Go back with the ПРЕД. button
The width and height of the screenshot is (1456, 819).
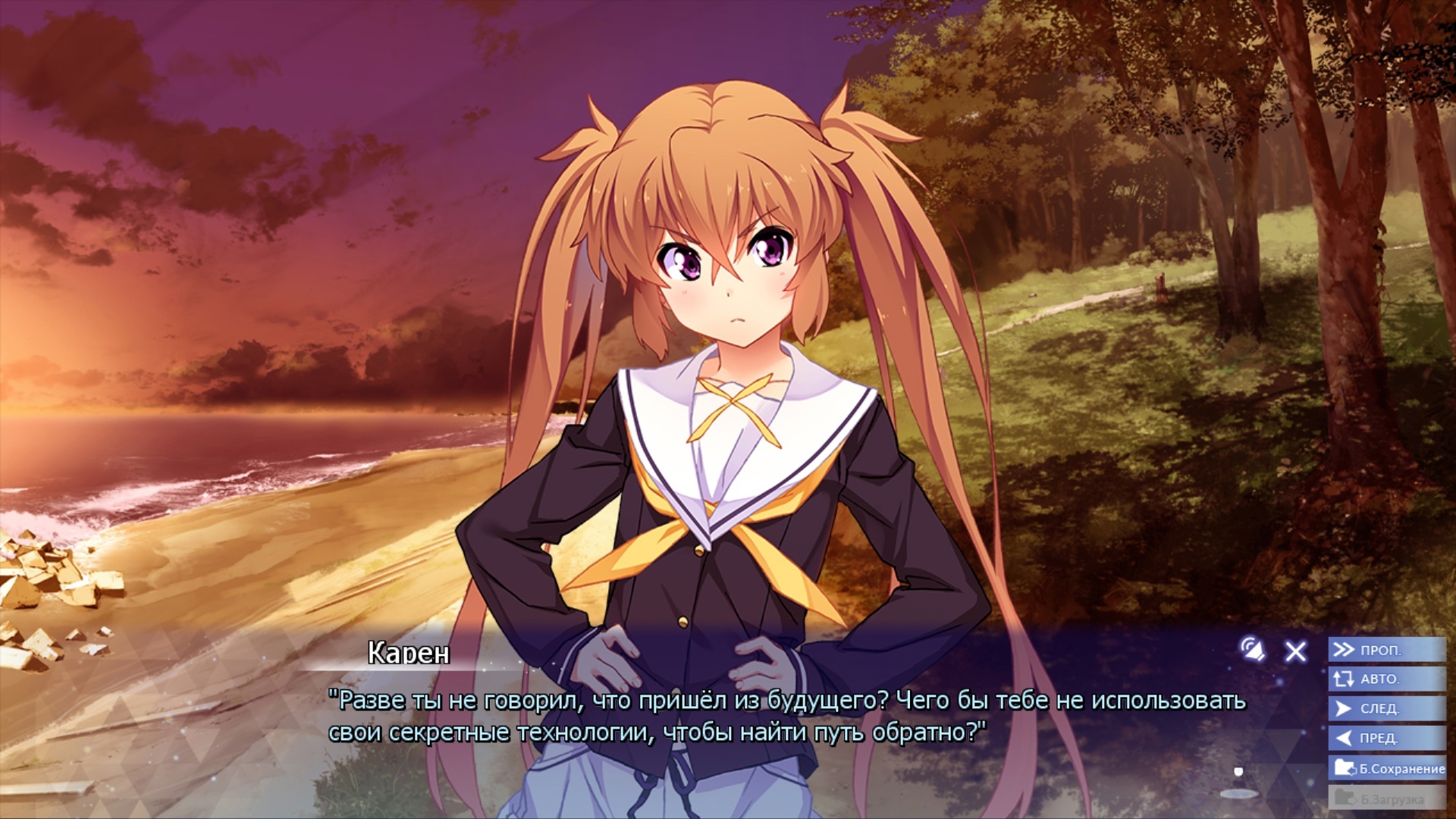(x=1386, y=738)
